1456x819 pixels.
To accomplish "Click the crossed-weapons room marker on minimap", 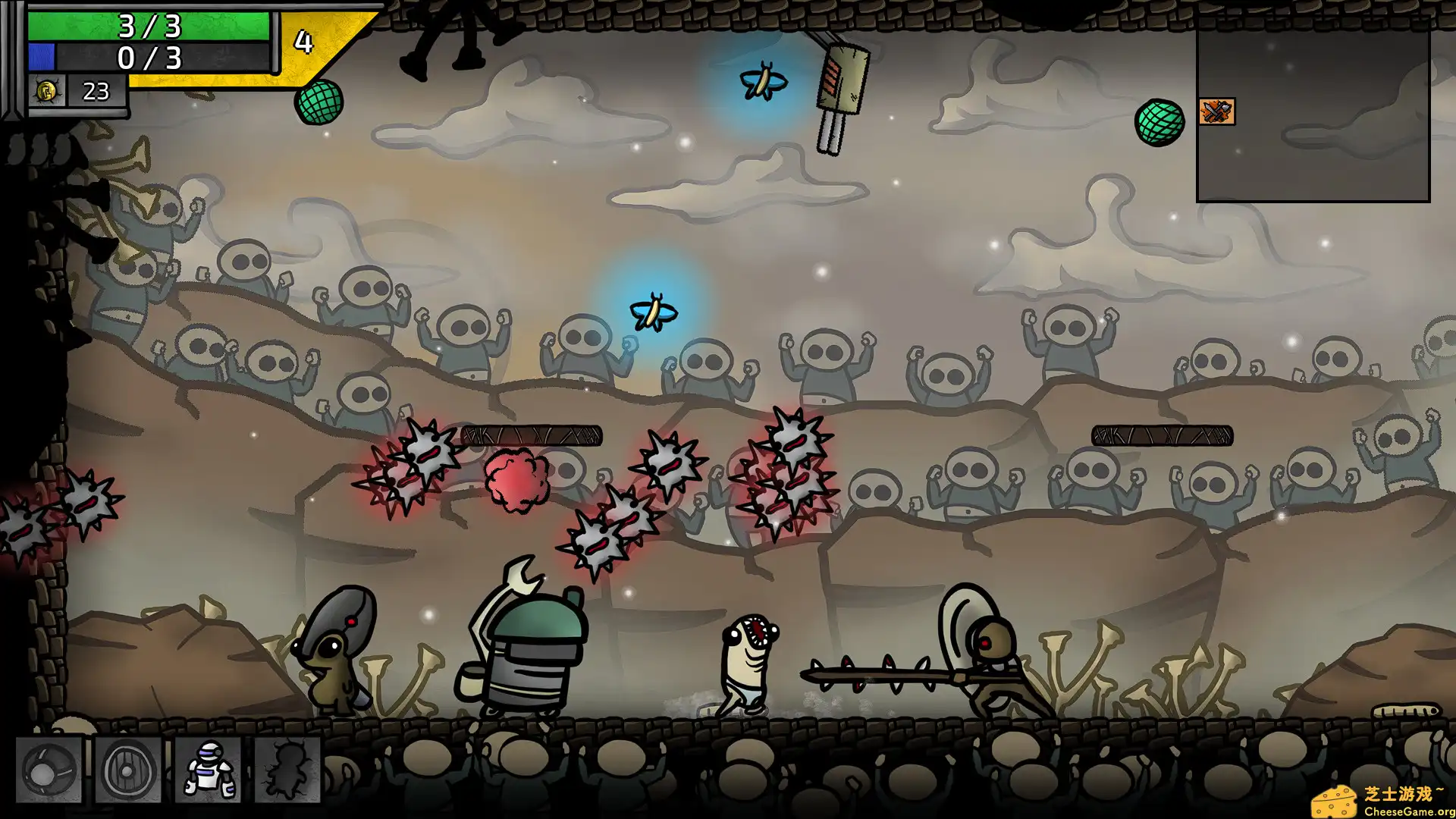I will pos(1217,112).
